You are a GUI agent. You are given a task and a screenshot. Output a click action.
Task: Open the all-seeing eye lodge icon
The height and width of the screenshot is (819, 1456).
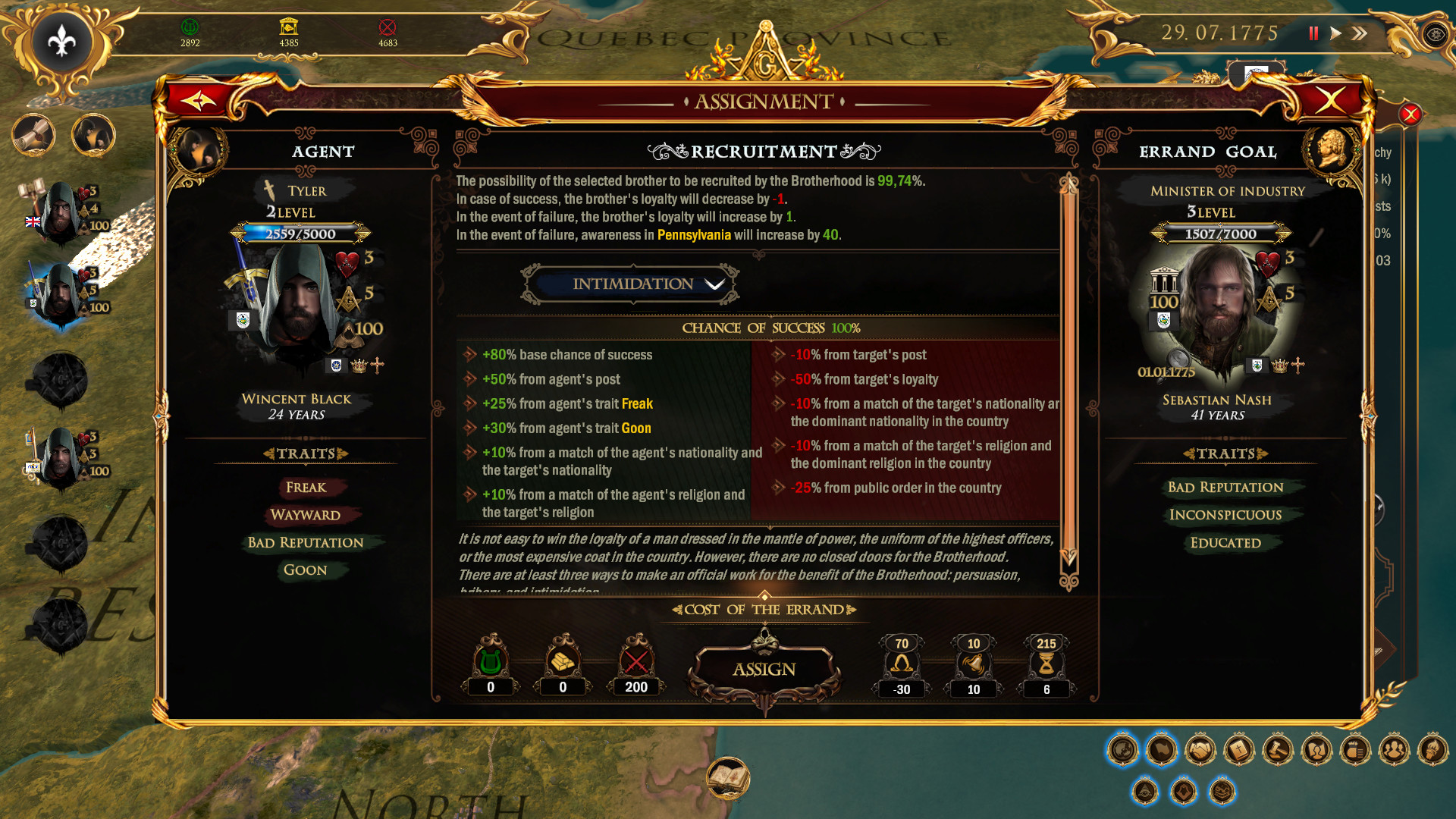(1144, 791)
